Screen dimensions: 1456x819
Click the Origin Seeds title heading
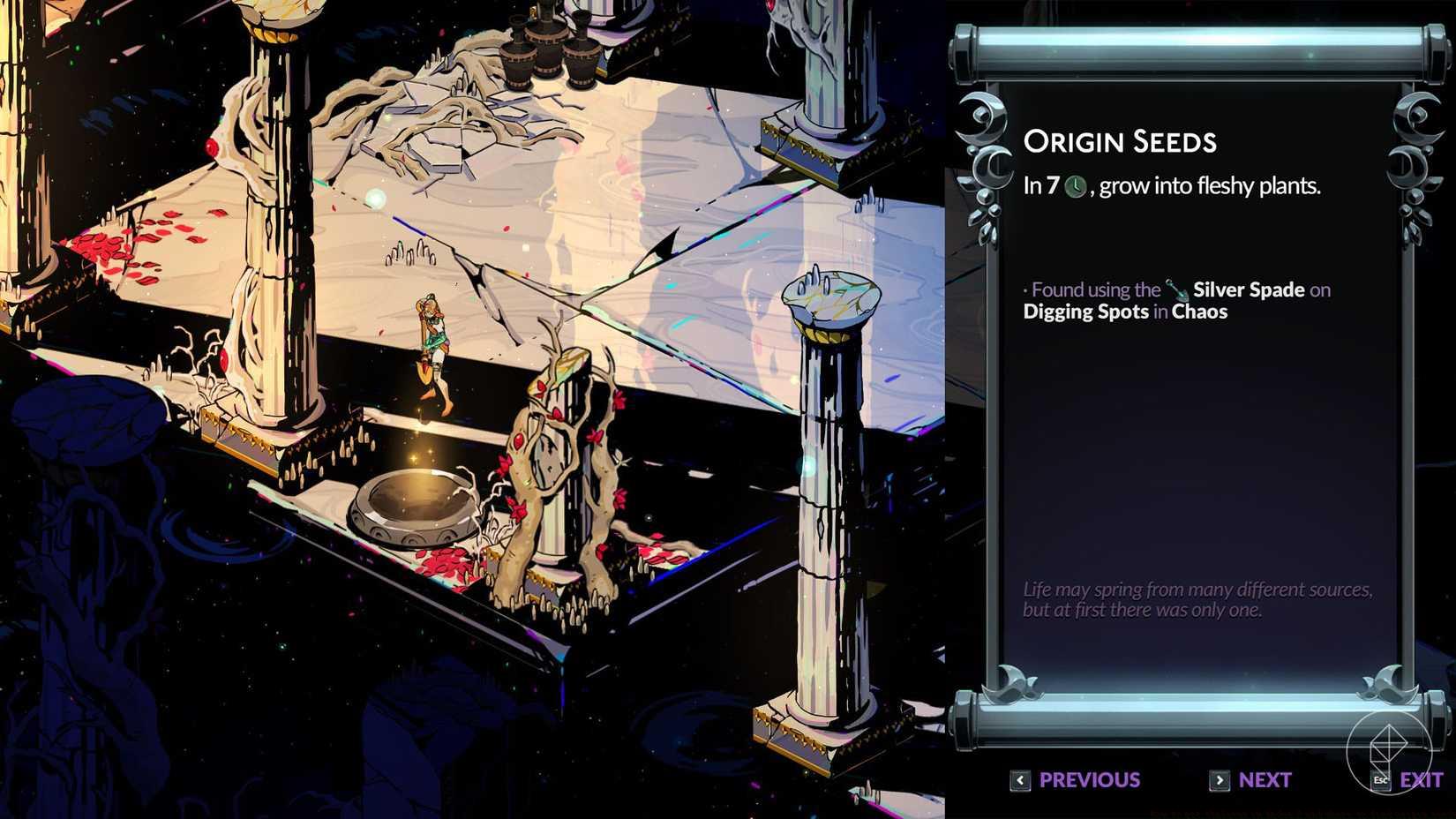tap(1120, 140)
